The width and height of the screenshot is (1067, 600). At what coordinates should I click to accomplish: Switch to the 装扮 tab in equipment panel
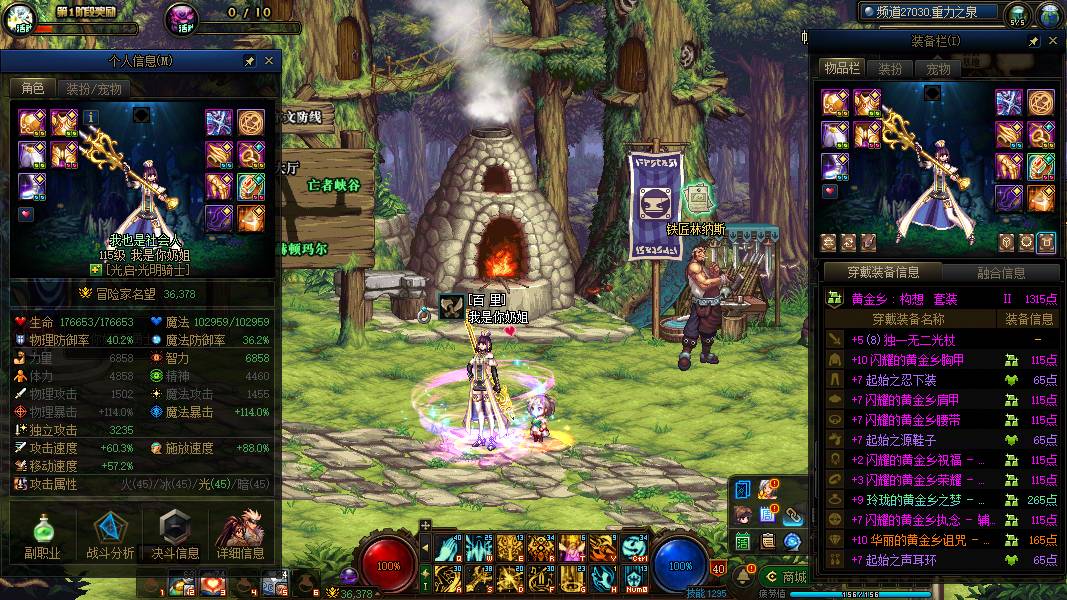[890, 69]
